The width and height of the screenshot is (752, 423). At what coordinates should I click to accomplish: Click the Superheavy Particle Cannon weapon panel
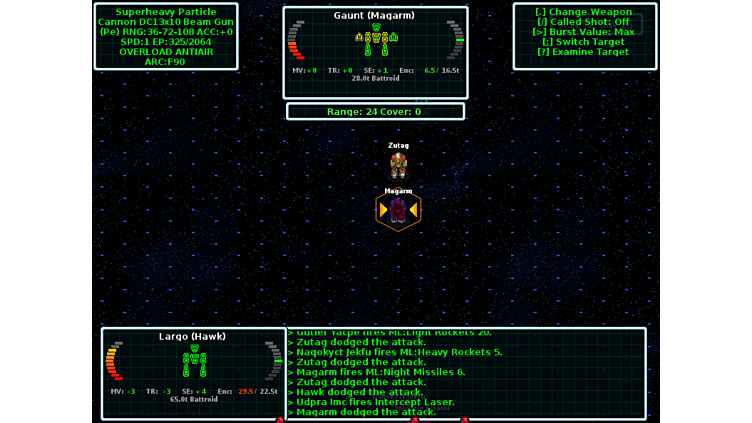click(166, 37)
